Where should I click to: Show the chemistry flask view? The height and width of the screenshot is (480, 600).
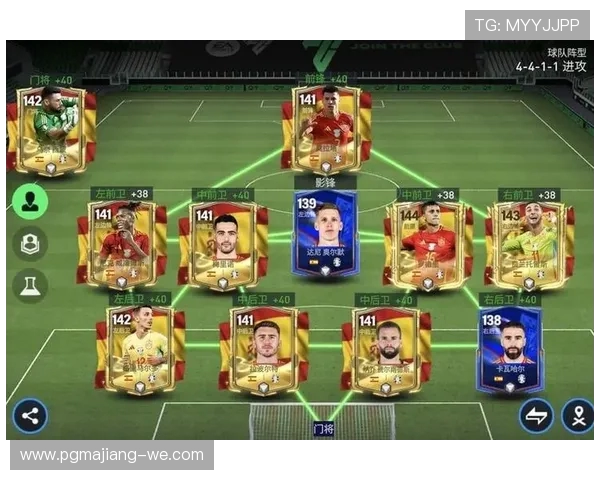click(x=31, y=285)
